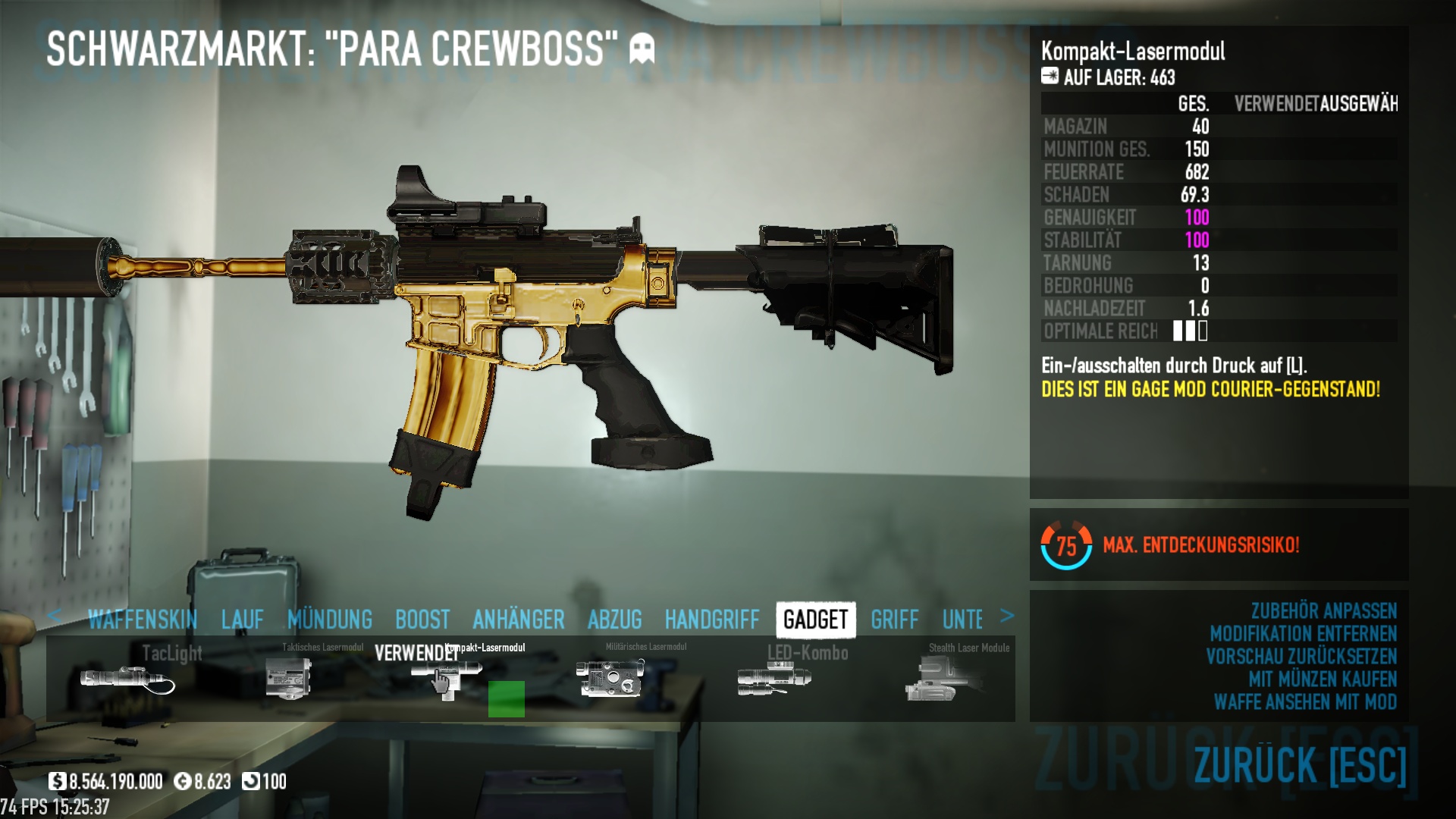This screenshot has width=1456, height=819.
Task: Go back with Zurück [ESC]
Action: click(1300, 764)
